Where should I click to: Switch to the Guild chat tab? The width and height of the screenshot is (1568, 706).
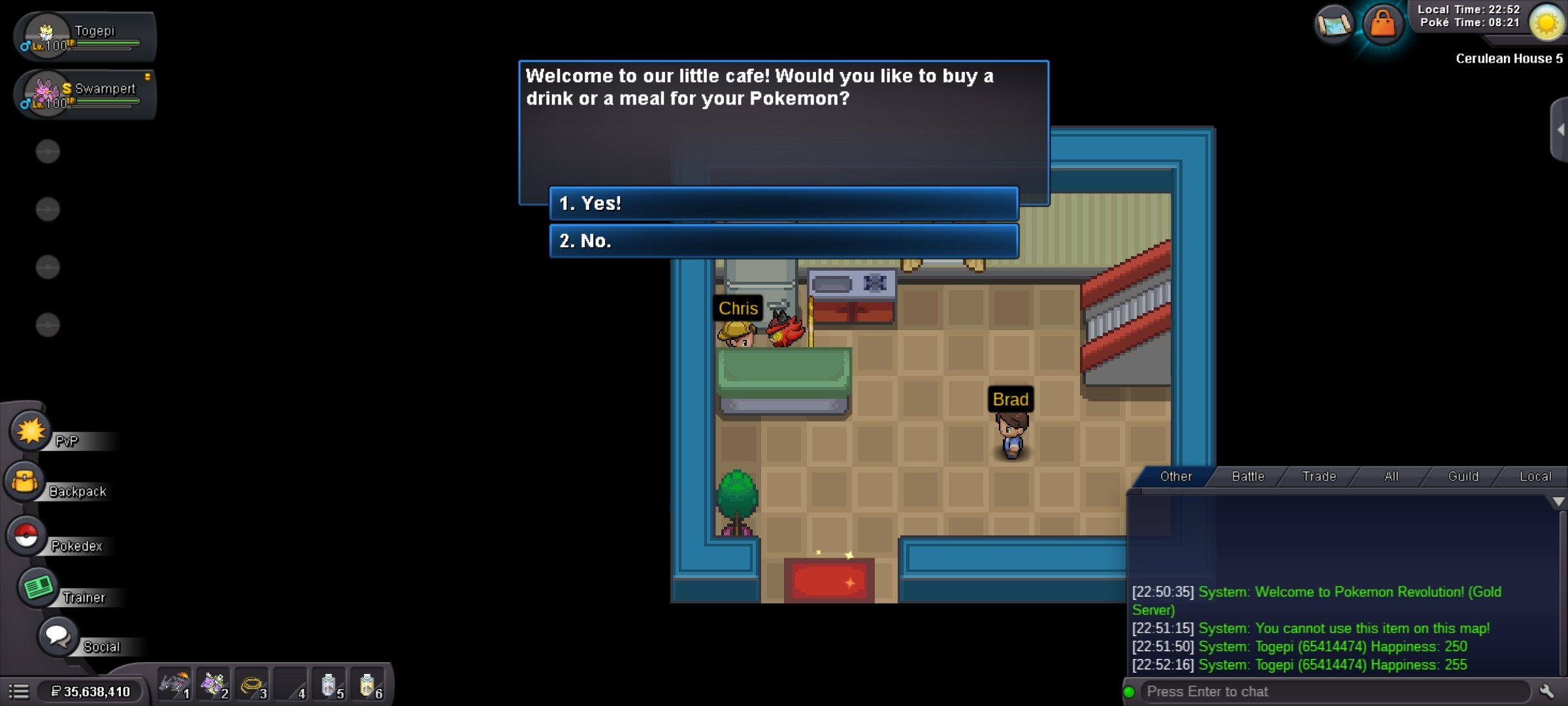pos(1463,477)
